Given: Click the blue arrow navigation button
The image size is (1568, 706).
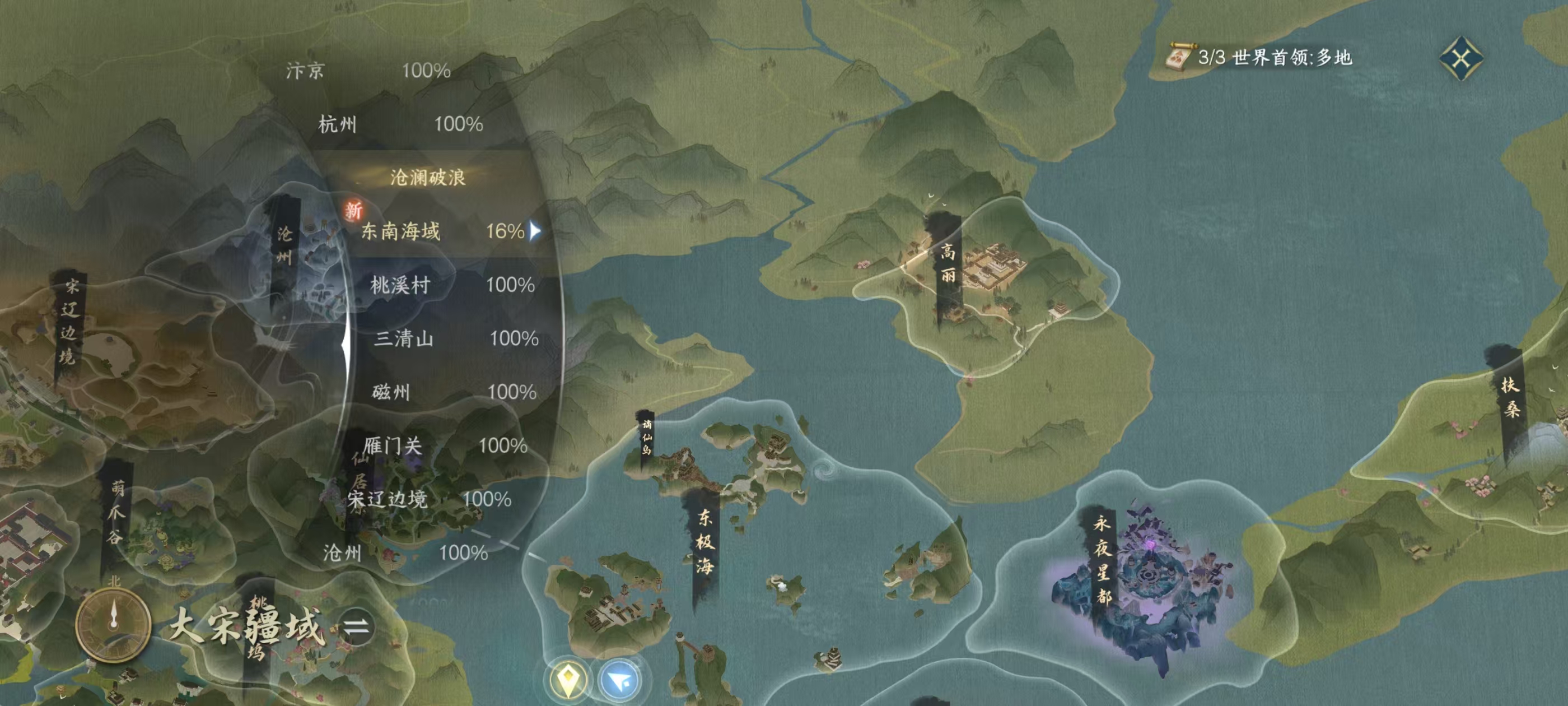Looking at the screenshot, I should (x=621, y=679).
